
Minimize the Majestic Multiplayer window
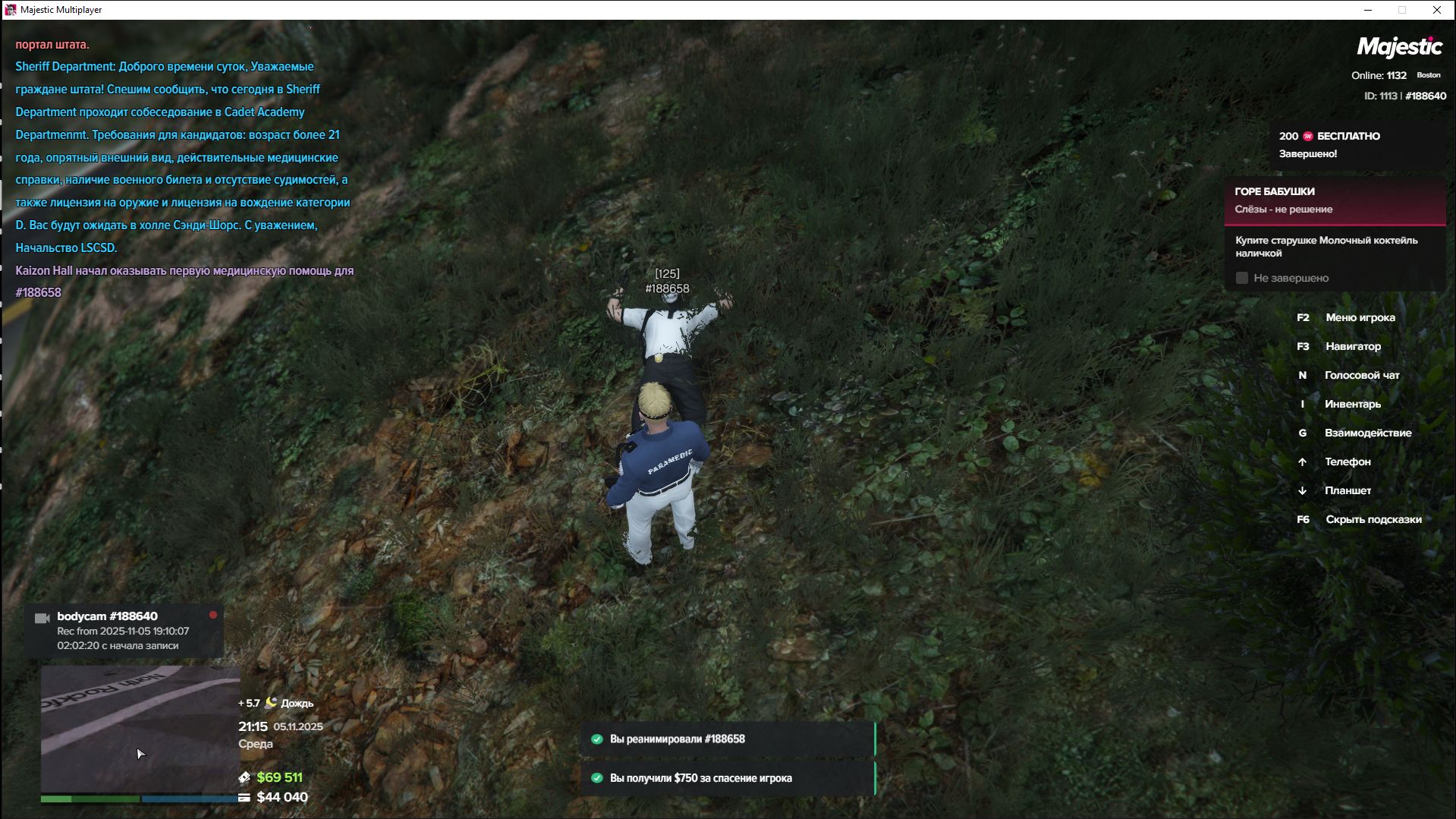pyautogui.click(x=1367, y=10)
